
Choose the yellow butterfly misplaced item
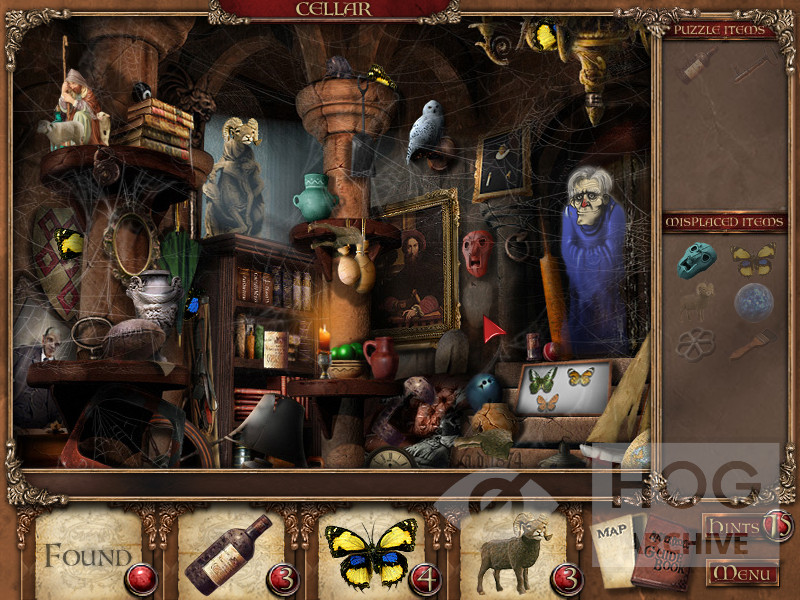pyautogui.click(x=753, y=260)
